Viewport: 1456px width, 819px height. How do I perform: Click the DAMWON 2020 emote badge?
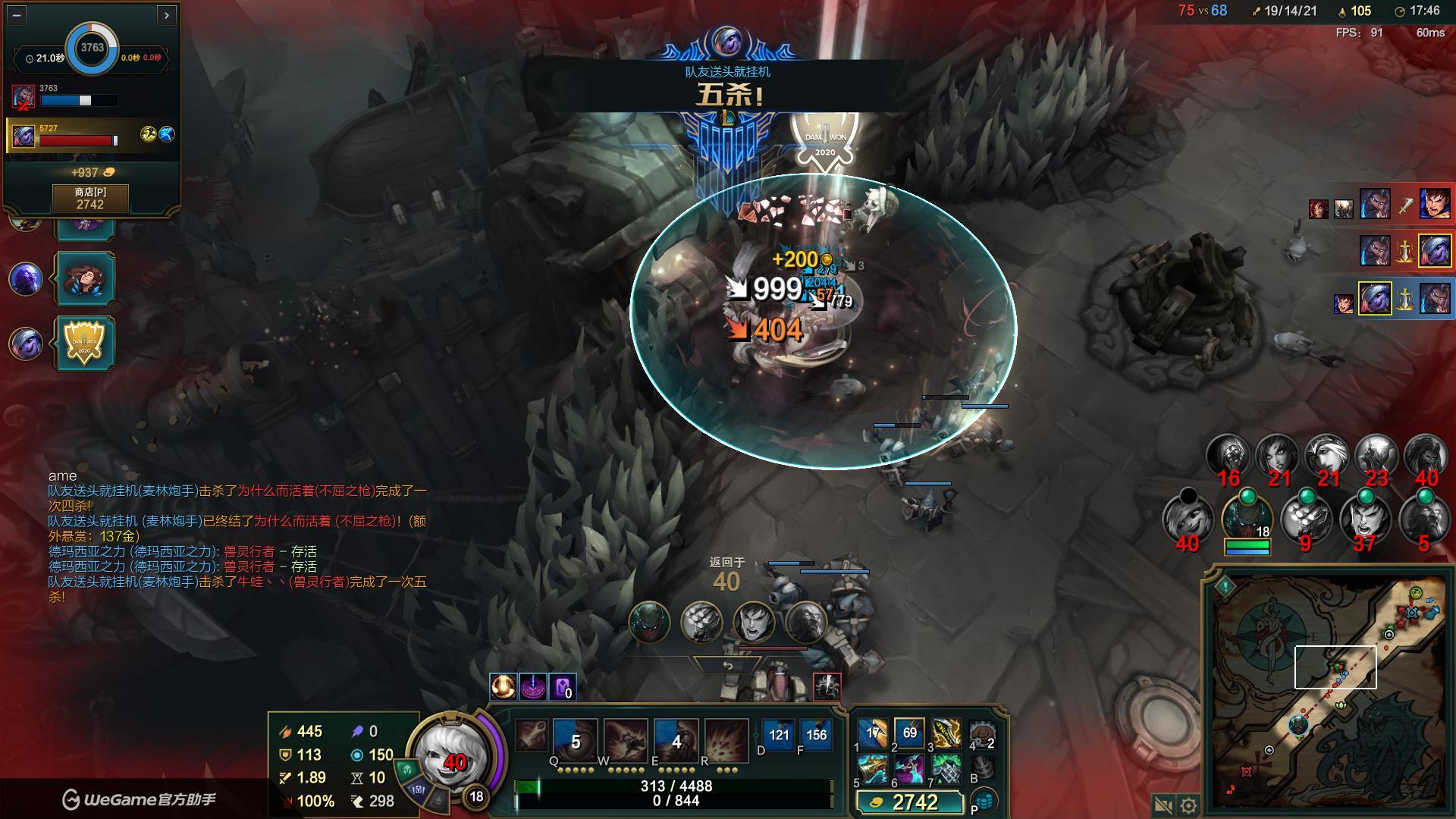pos(84,343)
